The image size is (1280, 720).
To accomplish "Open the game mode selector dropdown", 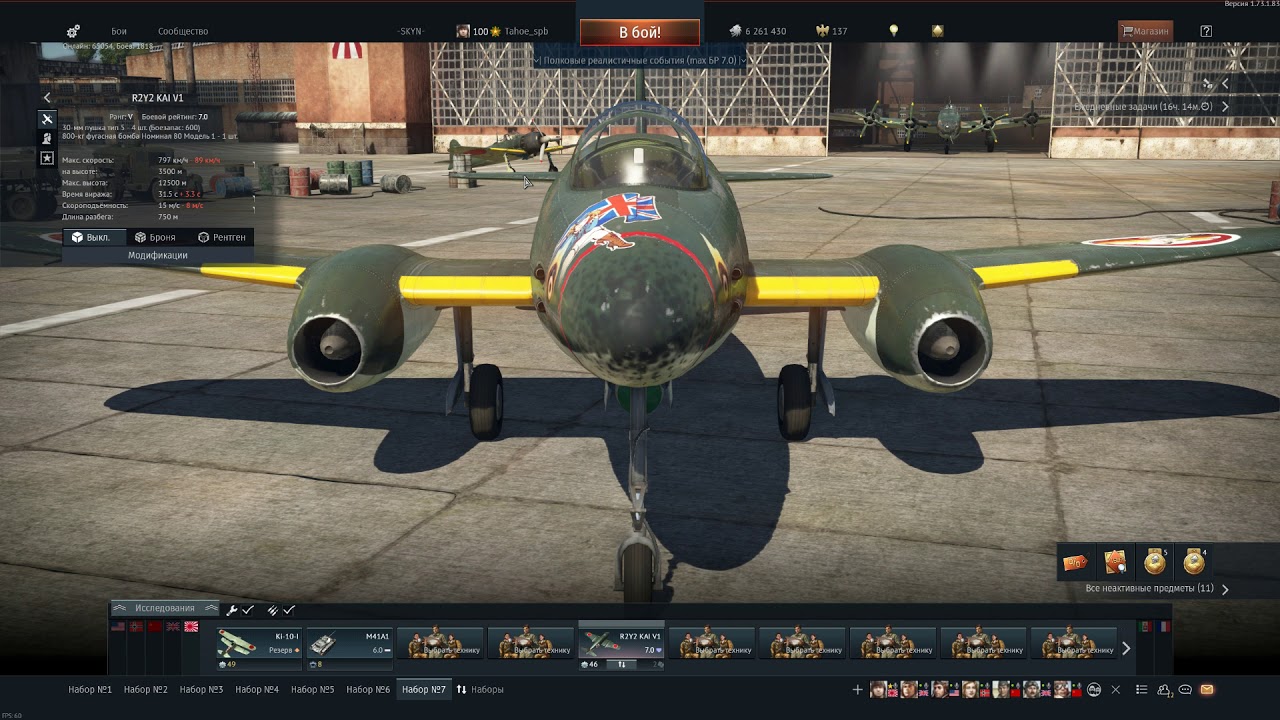I will pos(639,60).
